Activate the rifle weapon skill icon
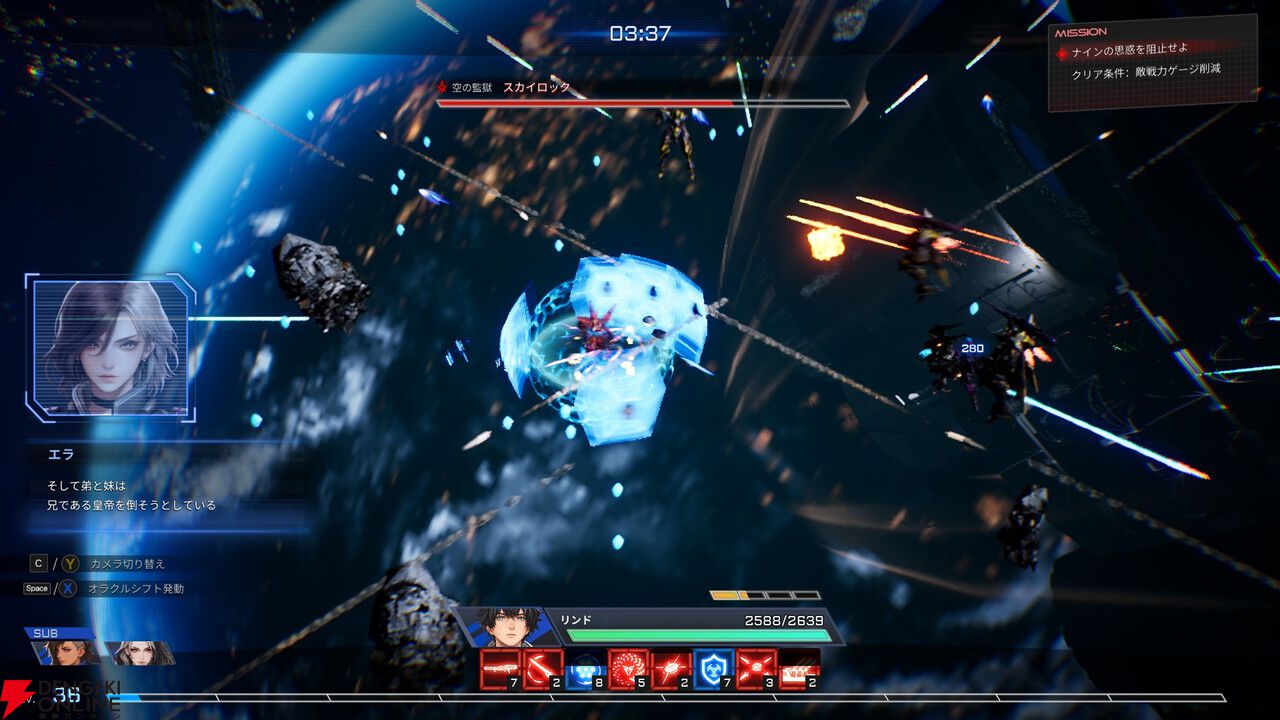 (500, 669)
